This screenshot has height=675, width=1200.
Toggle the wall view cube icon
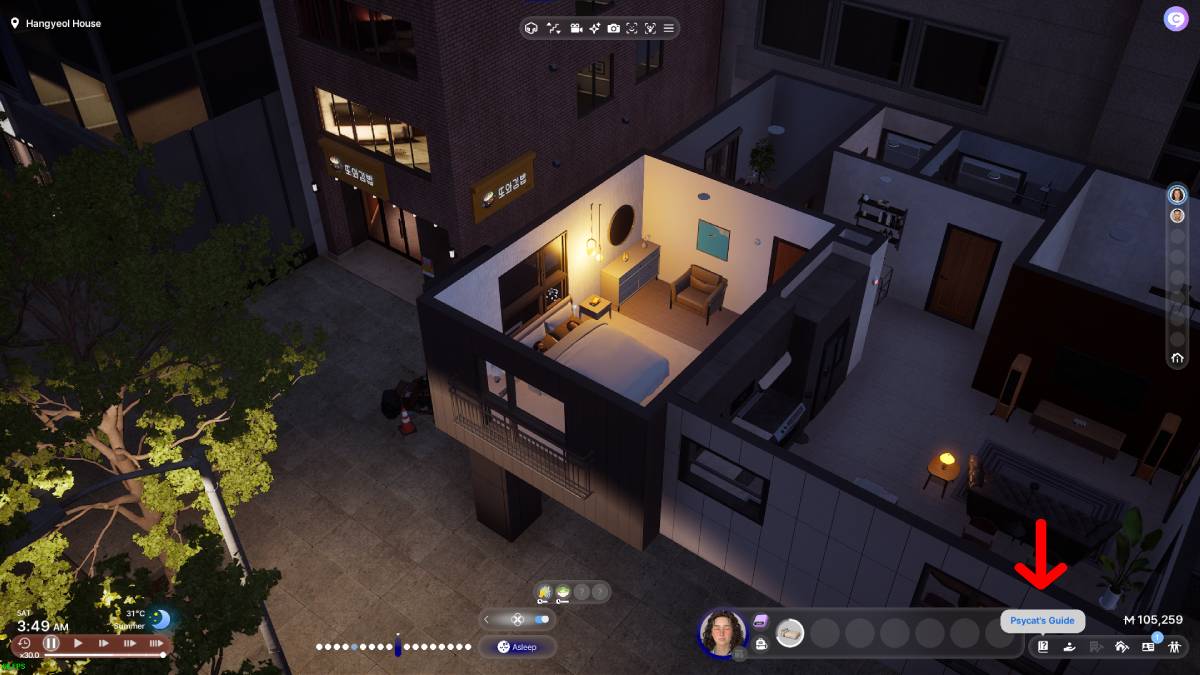click(531, 28)
